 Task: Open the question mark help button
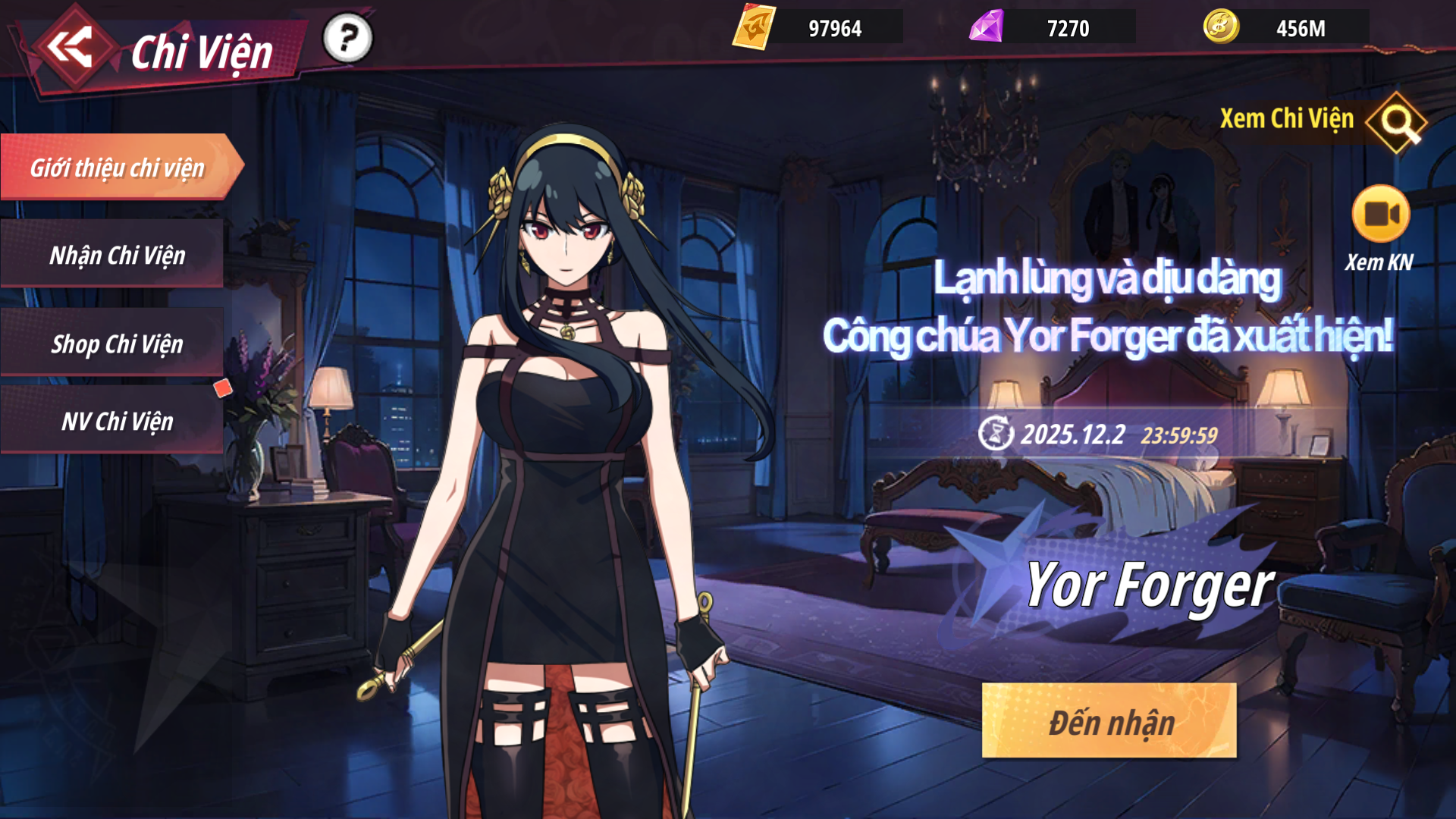point(348,38)
